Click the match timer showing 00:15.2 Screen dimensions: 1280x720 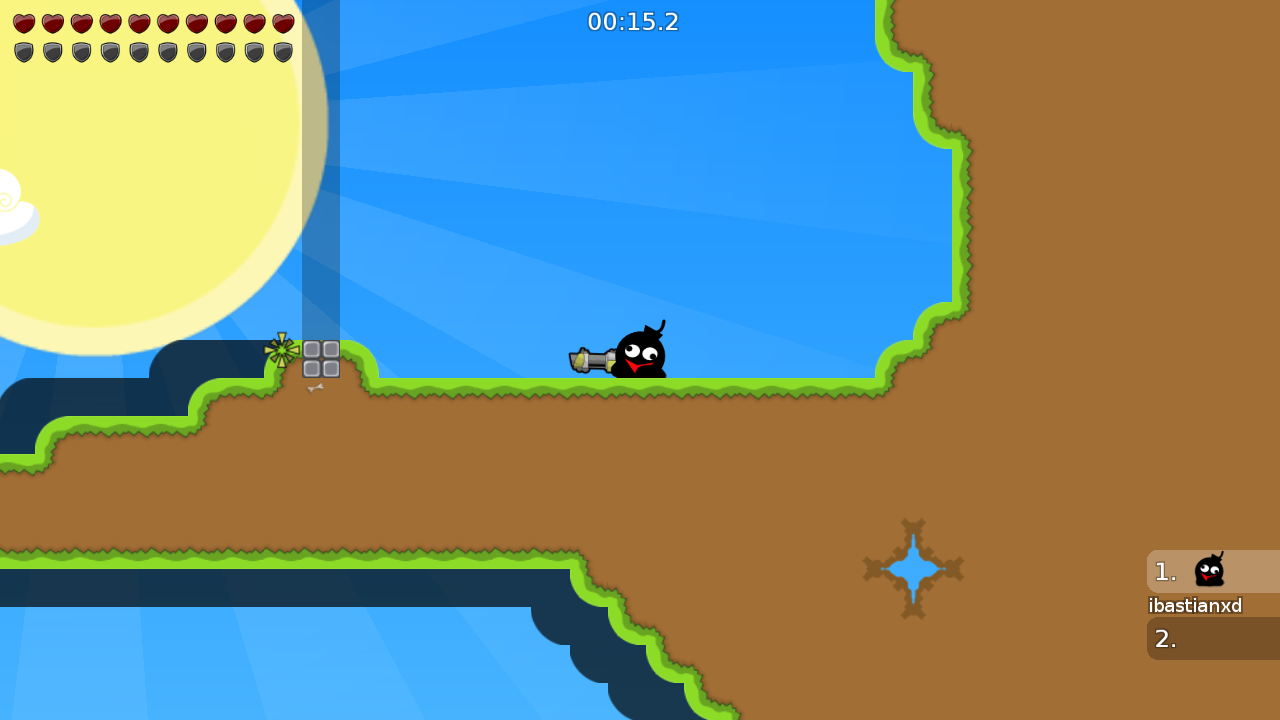[633, 22]
